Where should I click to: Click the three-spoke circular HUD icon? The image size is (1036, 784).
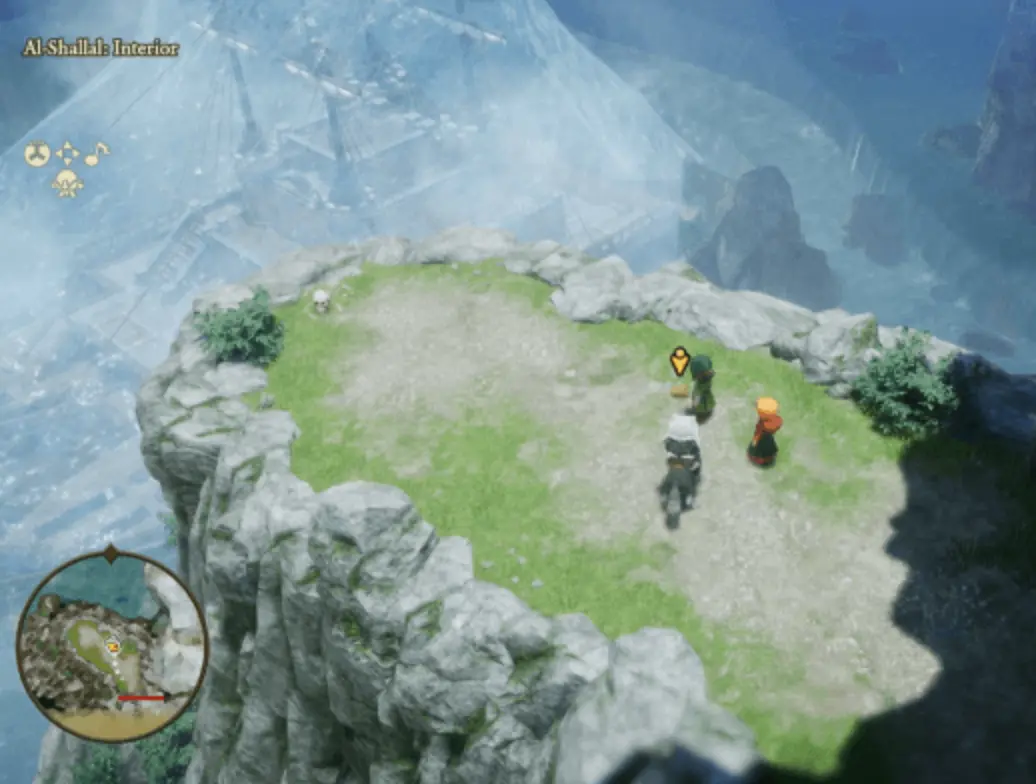click(37, 154)
